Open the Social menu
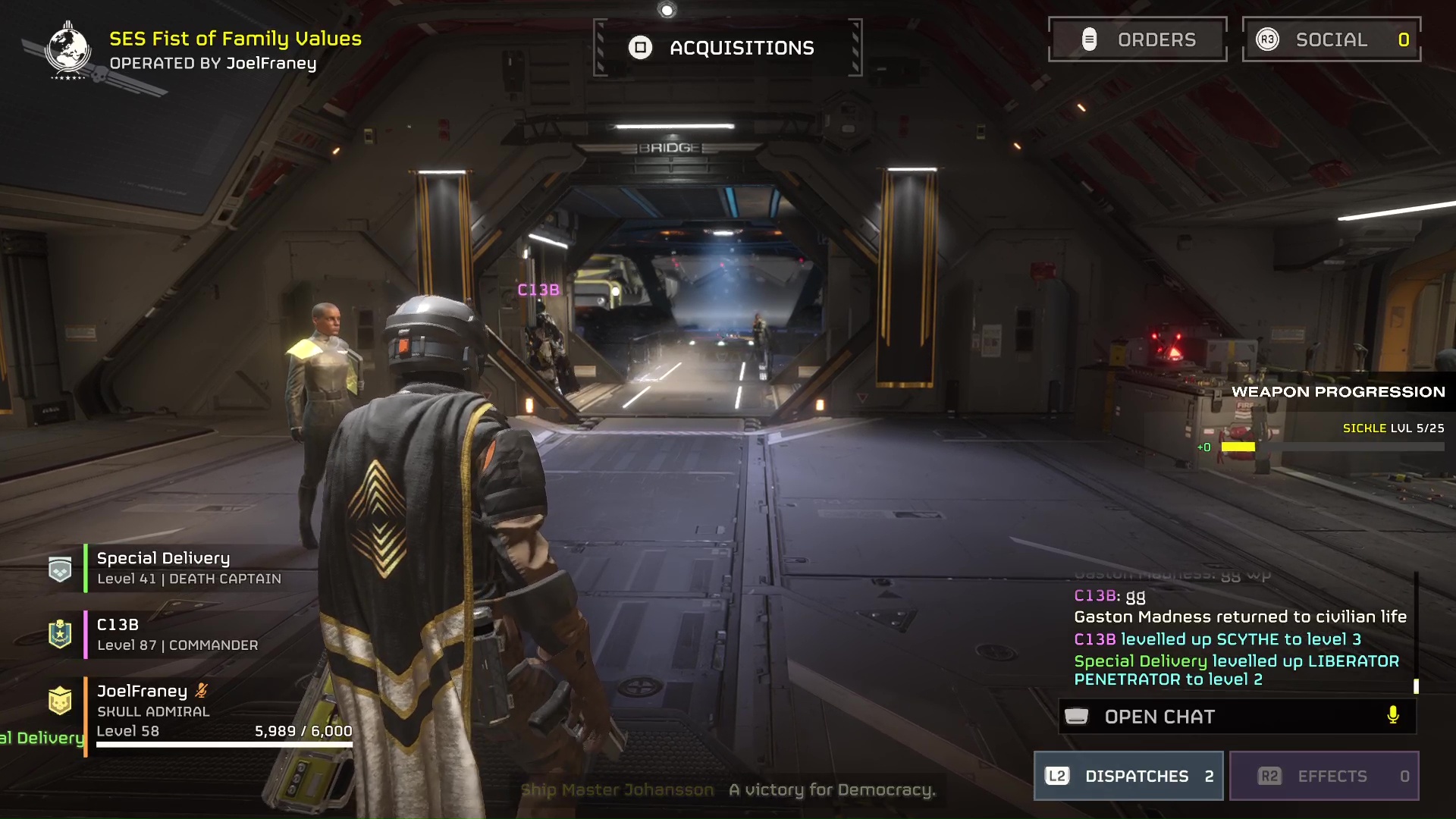Screen dimensions: 1456x819 click(x=1331, y=39)
